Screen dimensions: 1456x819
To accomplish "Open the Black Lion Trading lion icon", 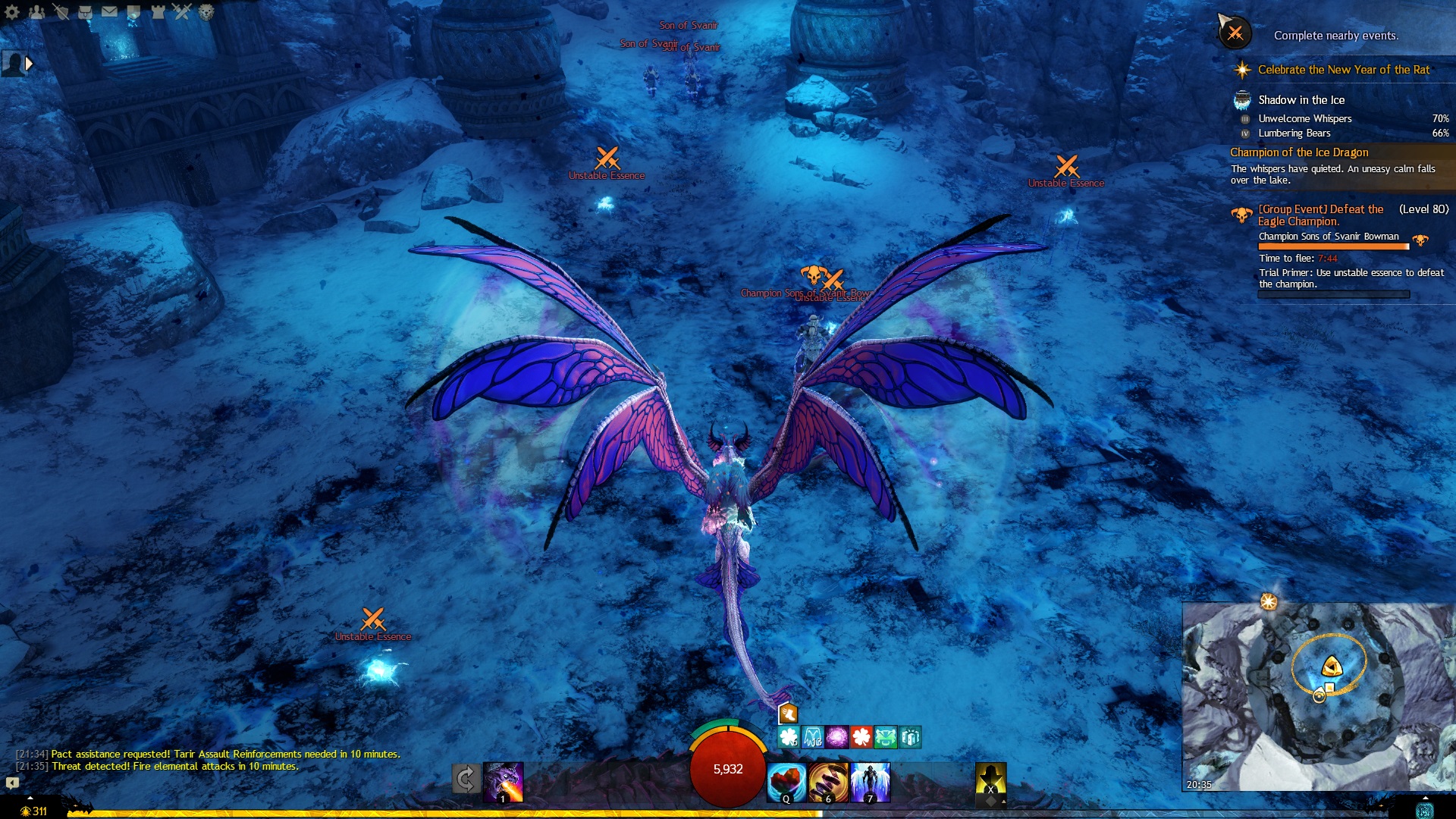I will [x=206, y=11].
